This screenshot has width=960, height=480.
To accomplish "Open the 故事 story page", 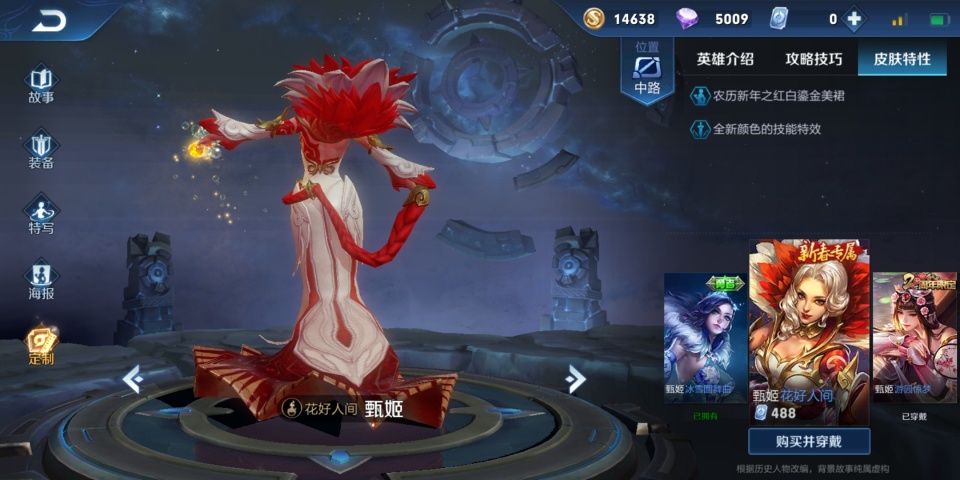I will tap(41, 85).
